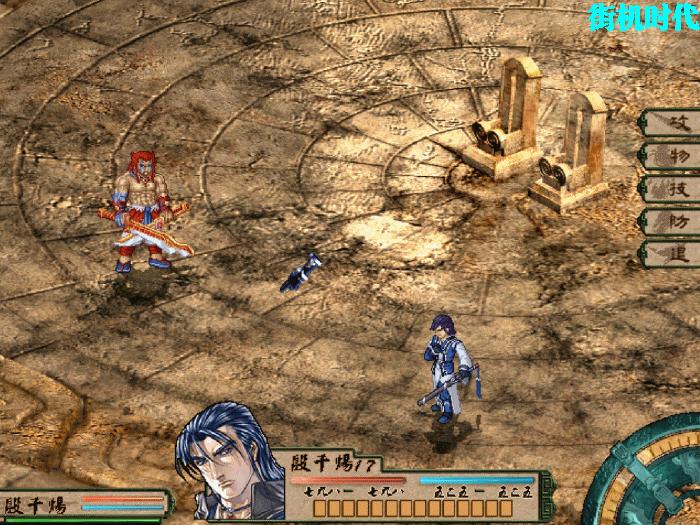Open the 物 item command
Viewport: 700px width, 525px height.
(668, 155)
